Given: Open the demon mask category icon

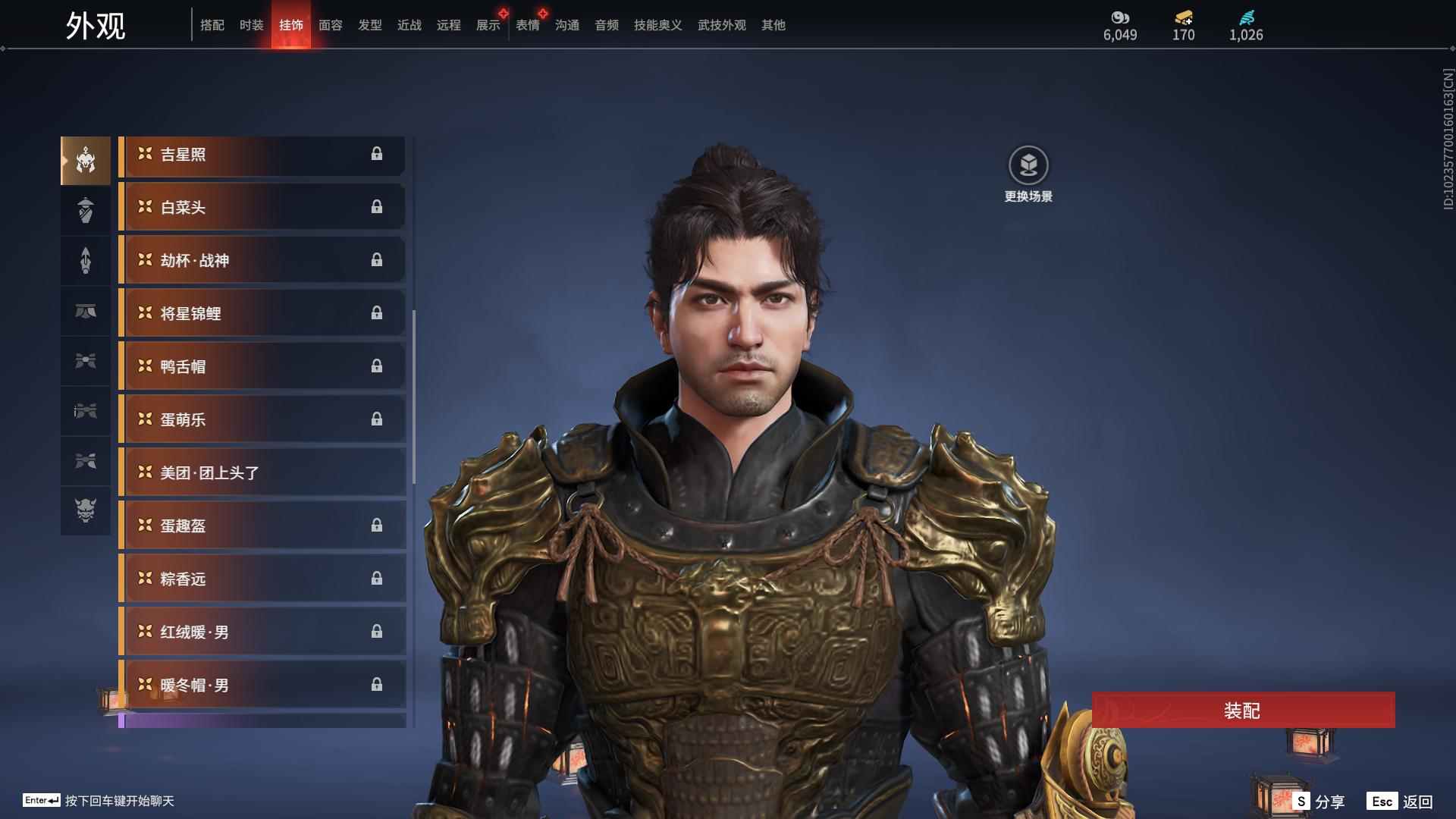Looking at the screenshot, I should (x=86, y=510).
